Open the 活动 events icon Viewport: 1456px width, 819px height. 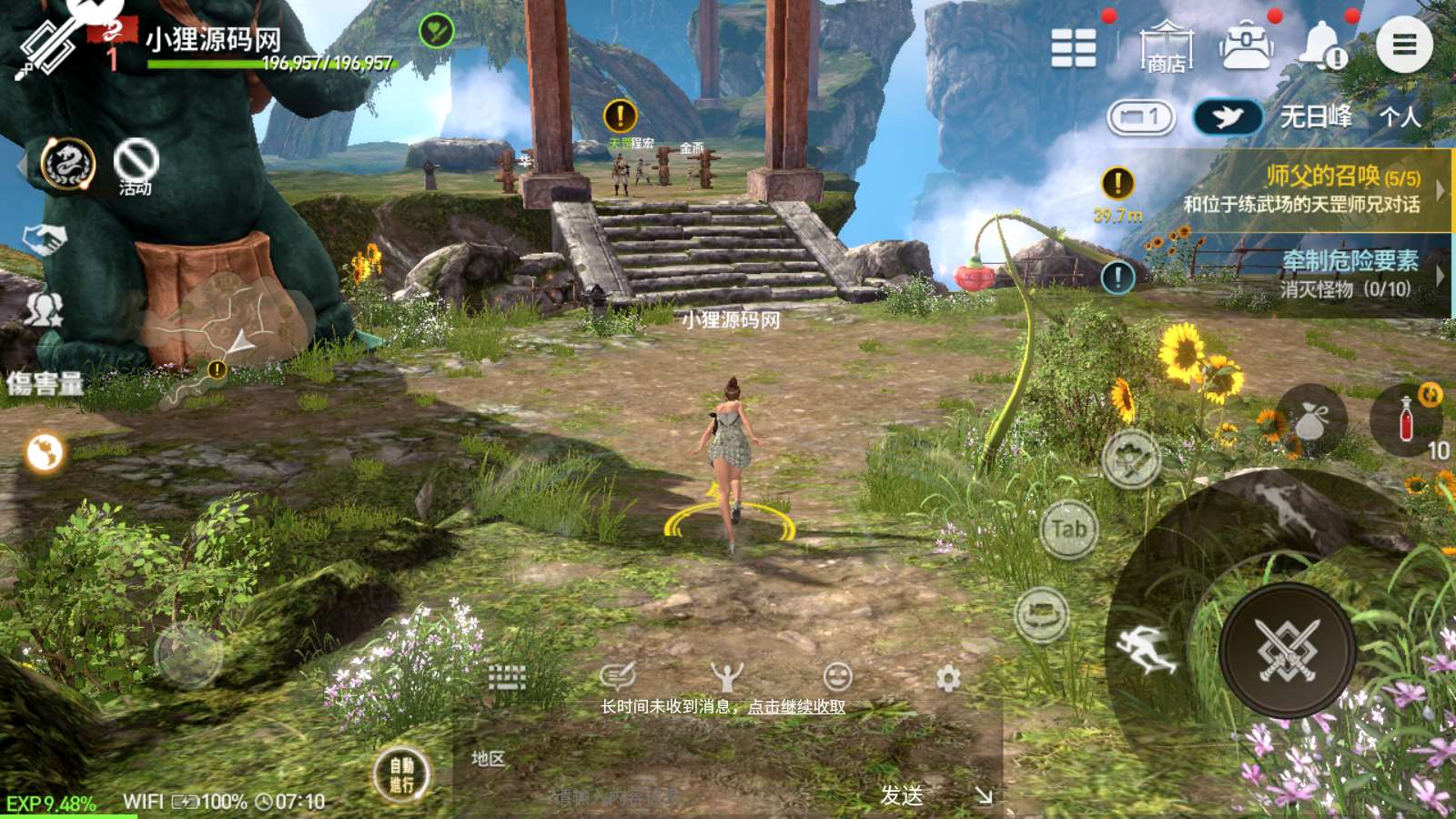click(136, 167)
